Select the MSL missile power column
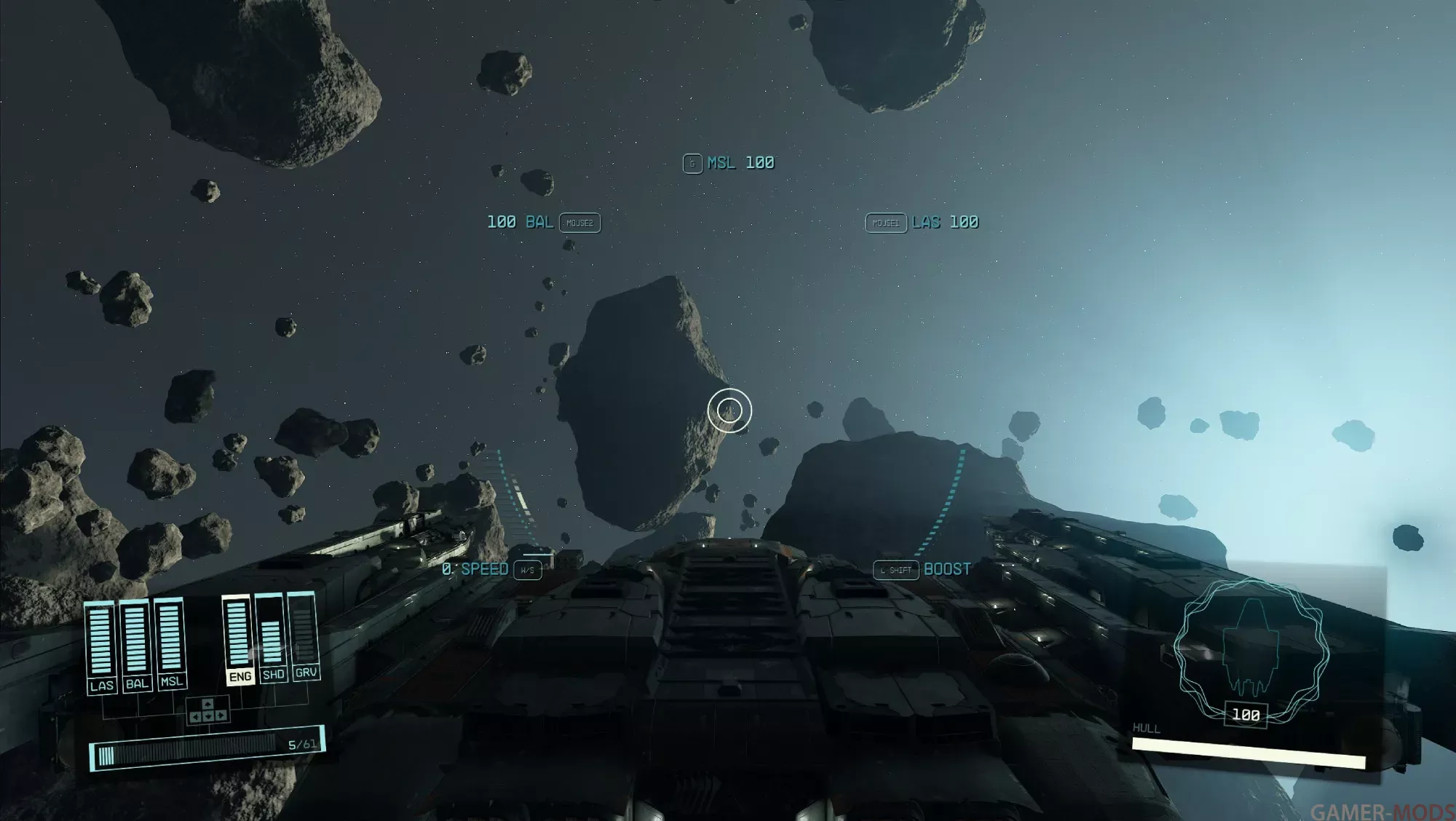Viewport: 1456px width, 821px height. (170, 642)
